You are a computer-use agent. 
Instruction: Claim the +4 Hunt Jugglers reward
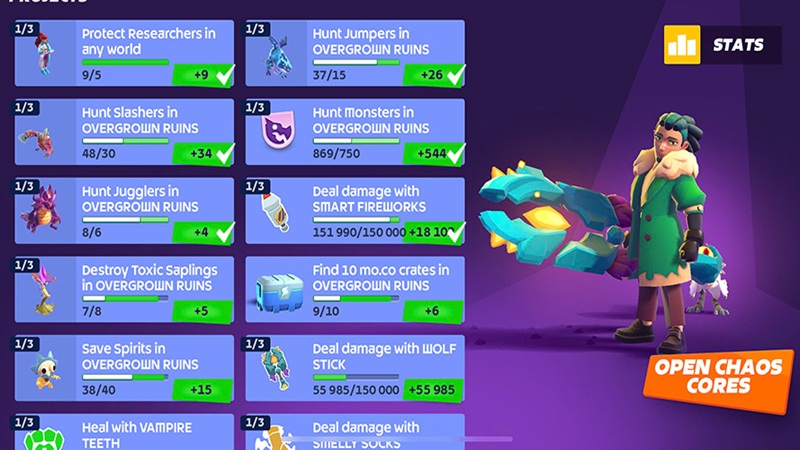click(x=203, y=232)
